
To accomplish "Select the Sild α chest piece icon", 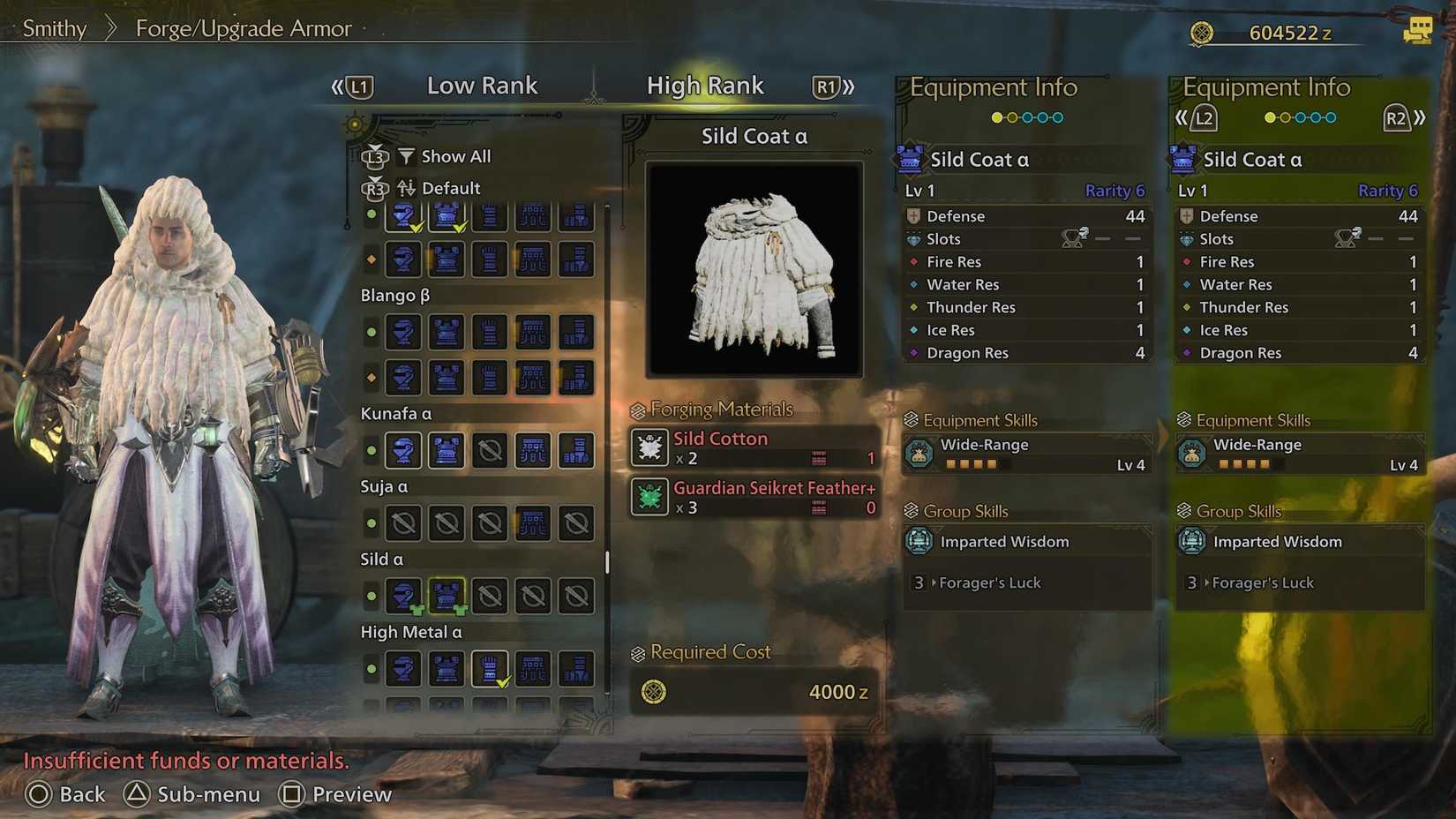I will click(447, 596).
